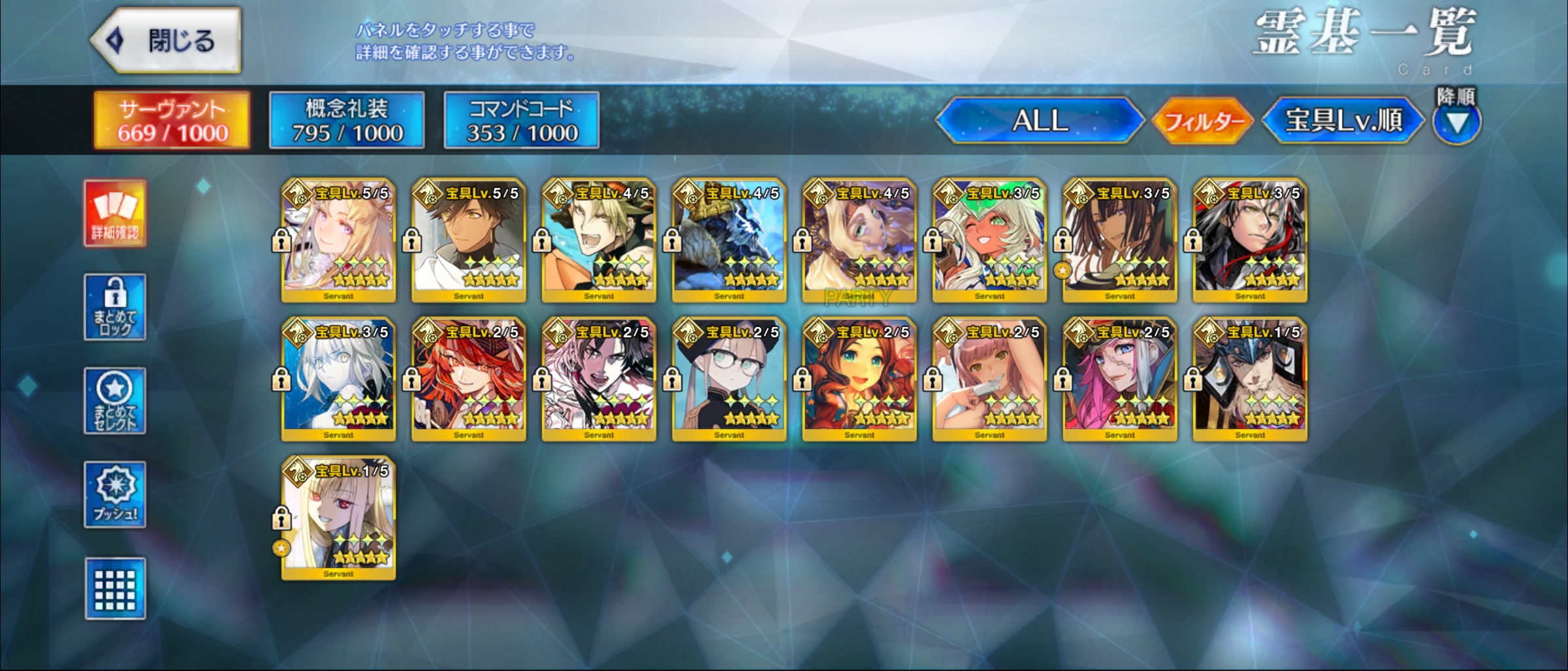Select the dark-skinned green-eyed winking servant
This screenshot has width=1568, height=671.
click(989, 240)
